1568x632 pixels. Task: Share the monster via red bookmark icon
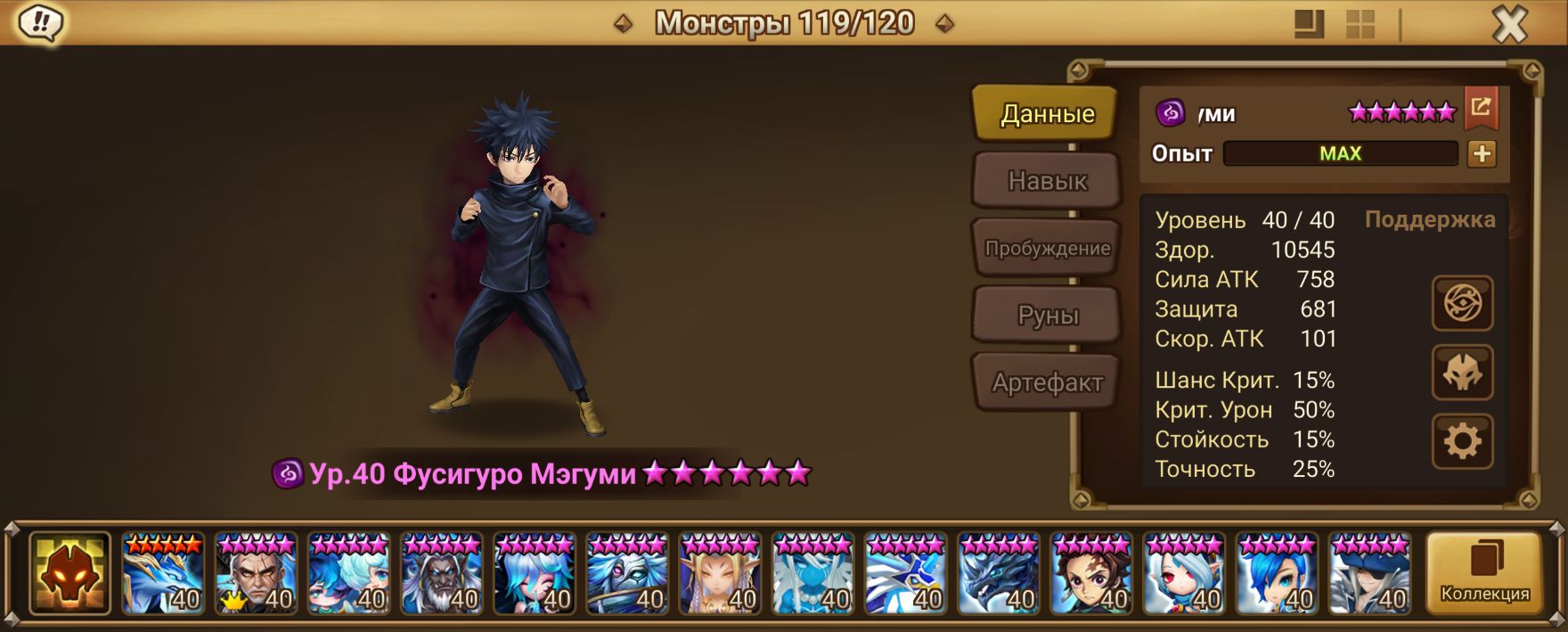click(1481, 109)
